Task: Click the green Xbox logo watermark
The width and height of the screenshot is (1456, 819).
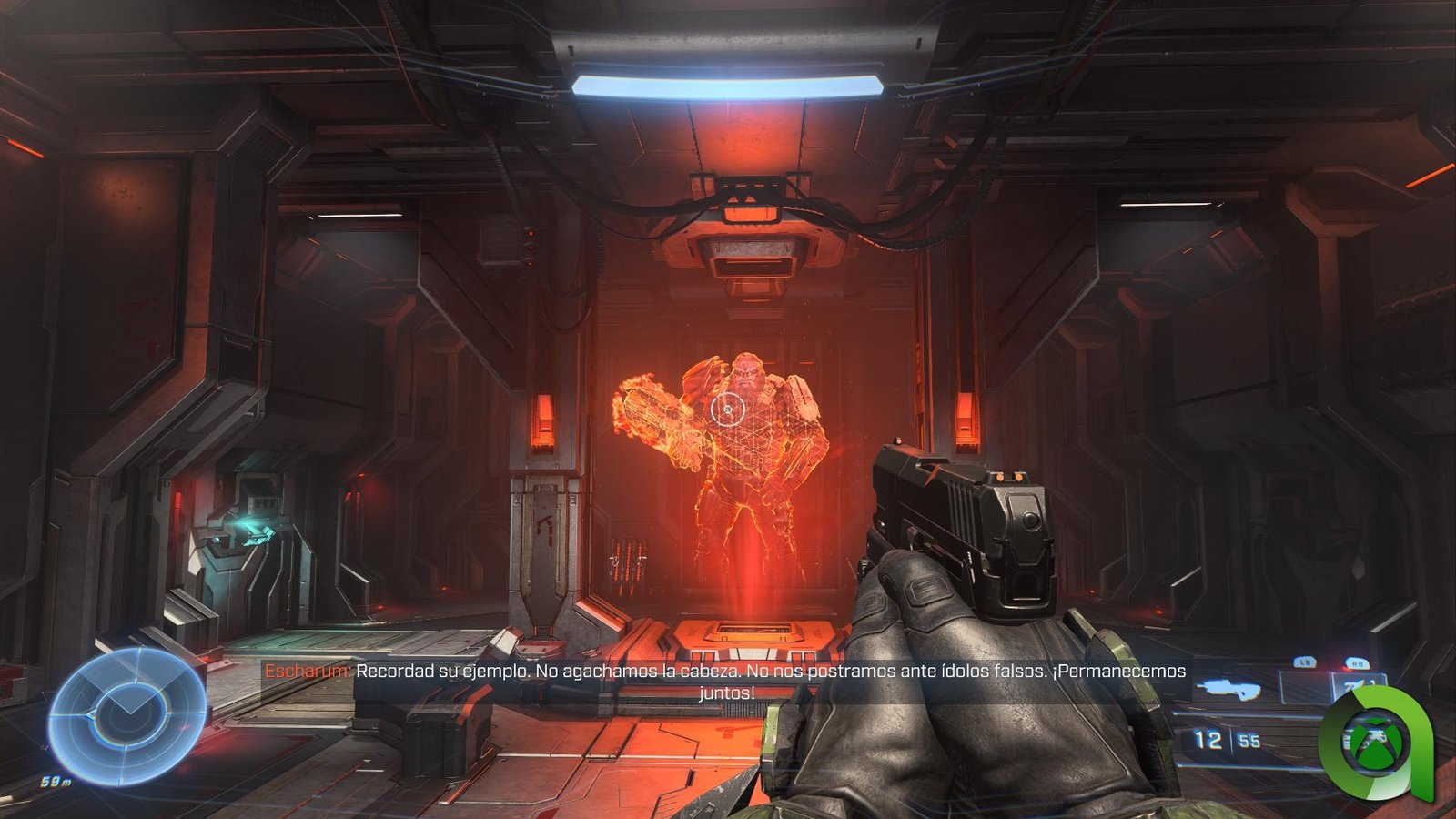Action: pos(1376,739)
